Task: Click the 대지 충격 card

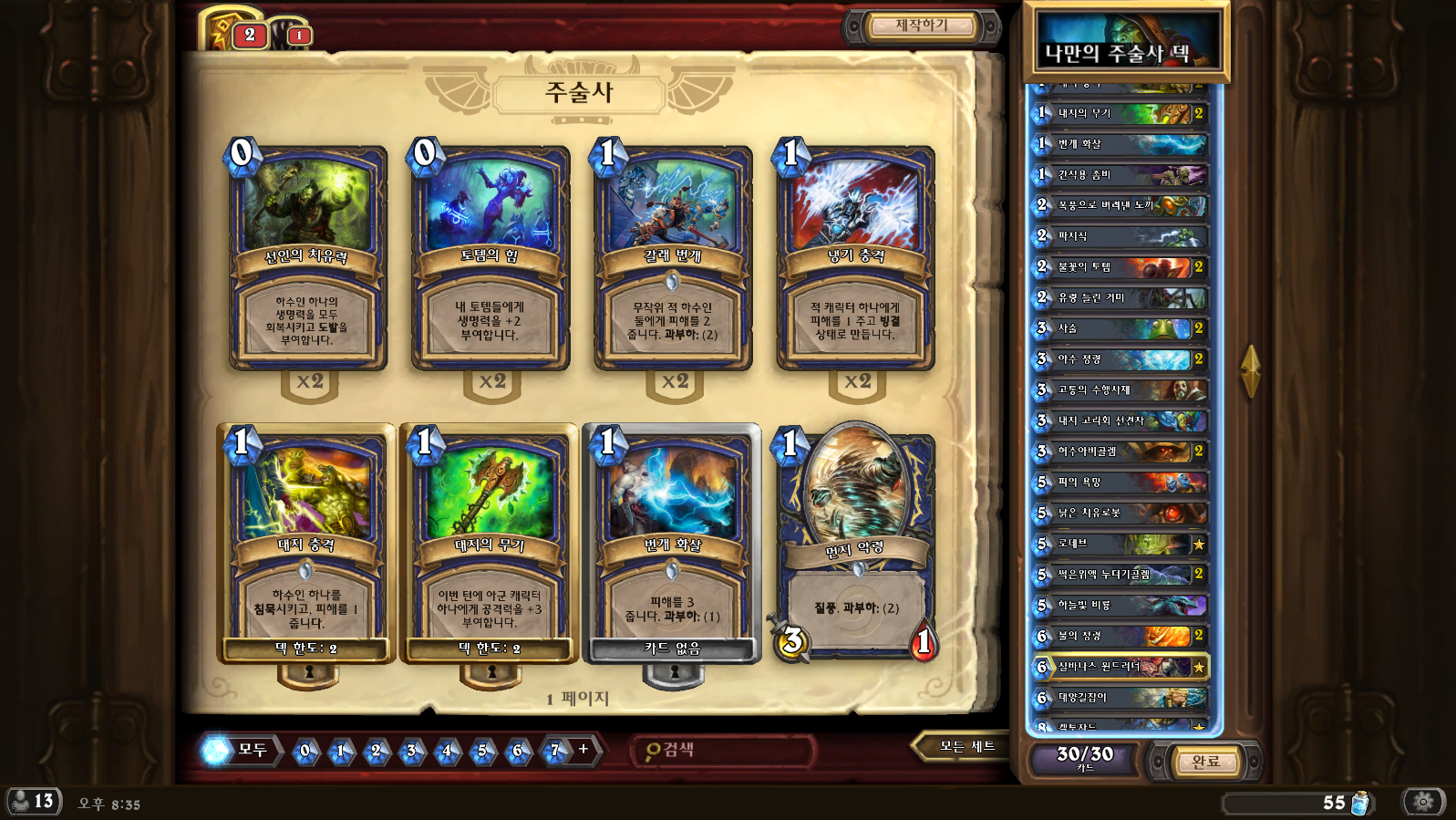Action: [307, 543]
